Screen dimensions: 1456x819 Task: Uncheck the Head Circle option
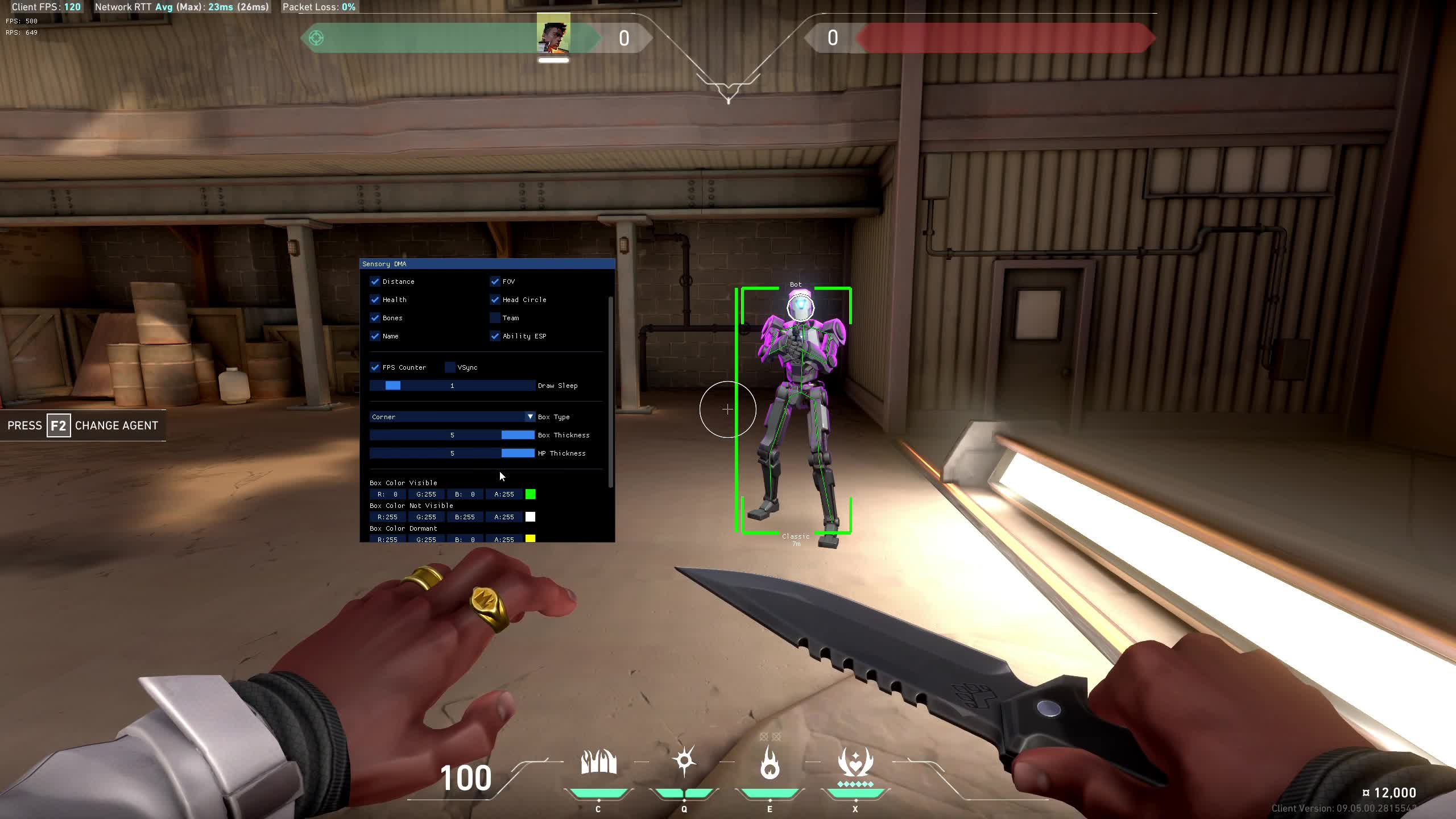tap(495, 300)
